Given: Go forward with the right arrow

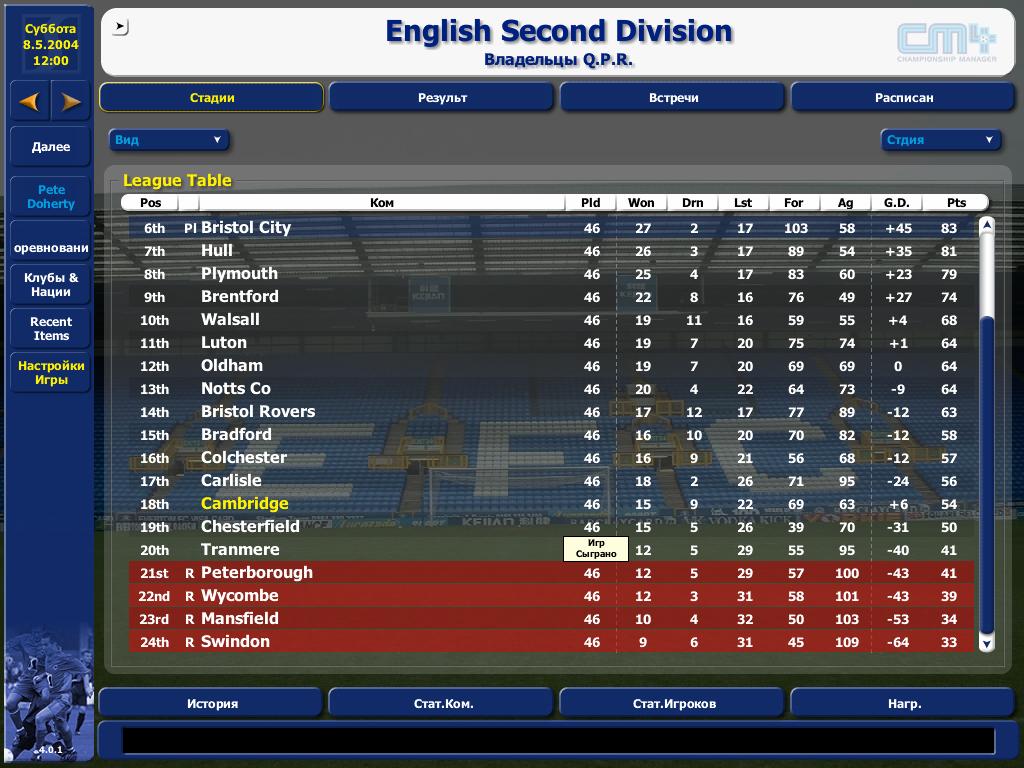Looking at the screenshot, I should tap(71, 101).
